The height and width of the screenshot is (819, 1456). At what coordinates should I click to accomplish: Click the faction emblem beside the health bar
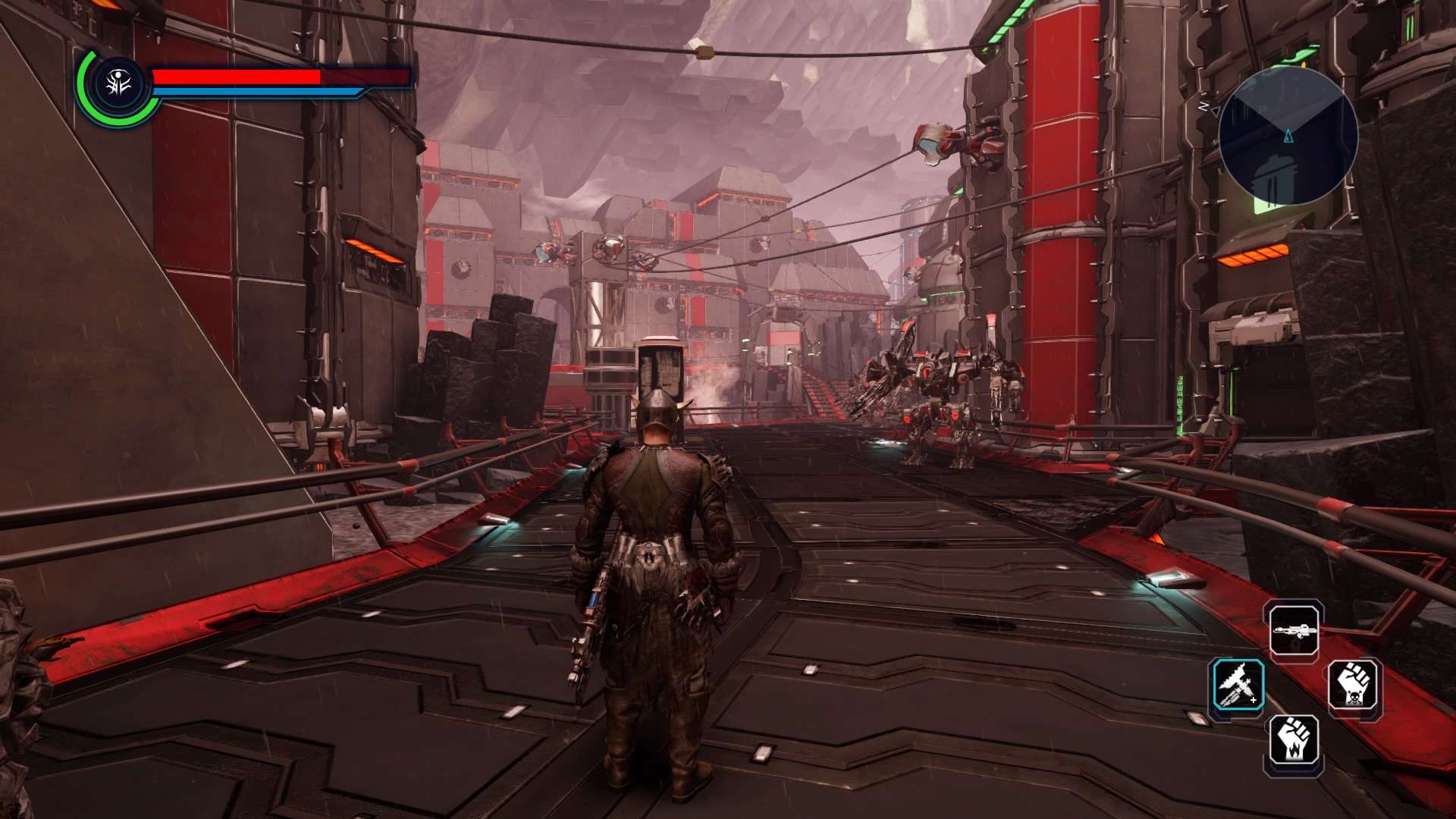tap(119, 84)
